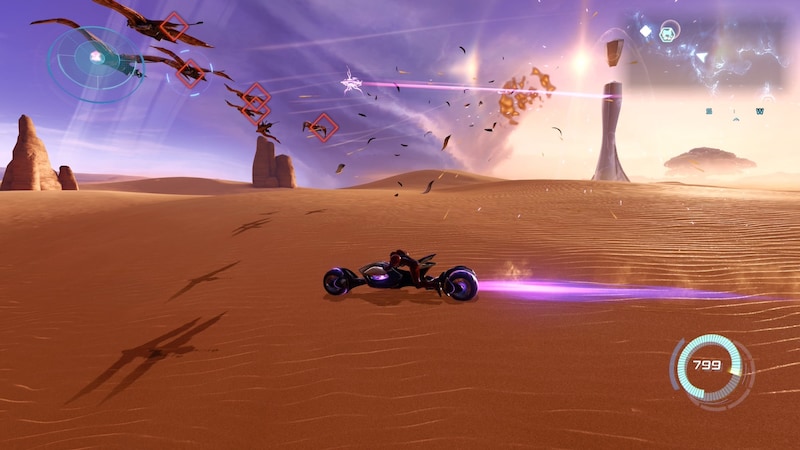800x450 pixels.
Task: Click the white triangle direction marker
Action: pos(701,57)
